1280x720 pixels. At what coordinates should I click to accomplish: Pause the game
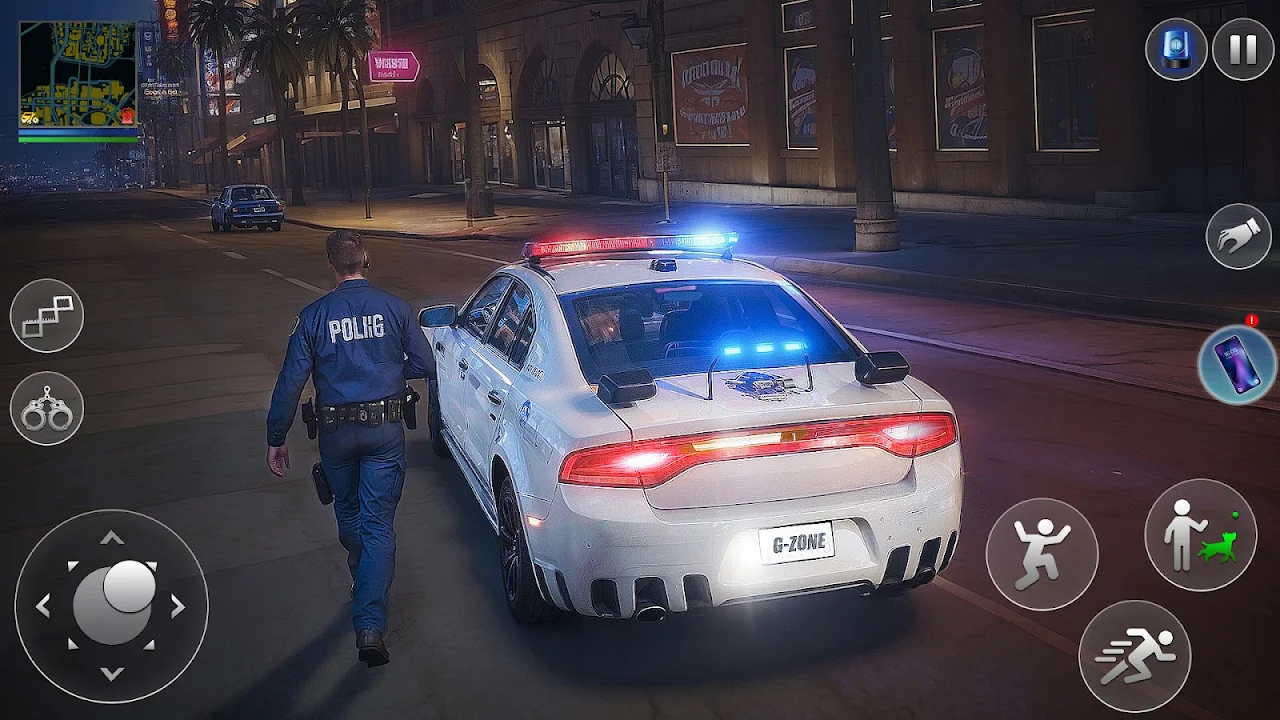click(1242, 49)
